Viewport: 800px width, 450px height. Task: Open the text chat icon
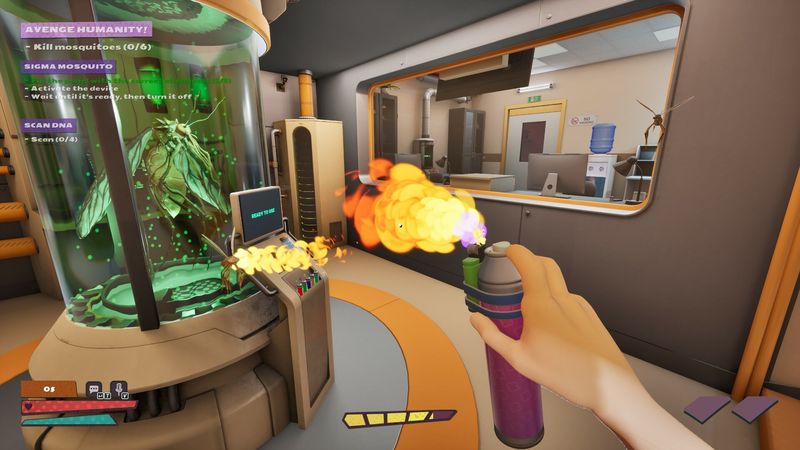point(94,388)
